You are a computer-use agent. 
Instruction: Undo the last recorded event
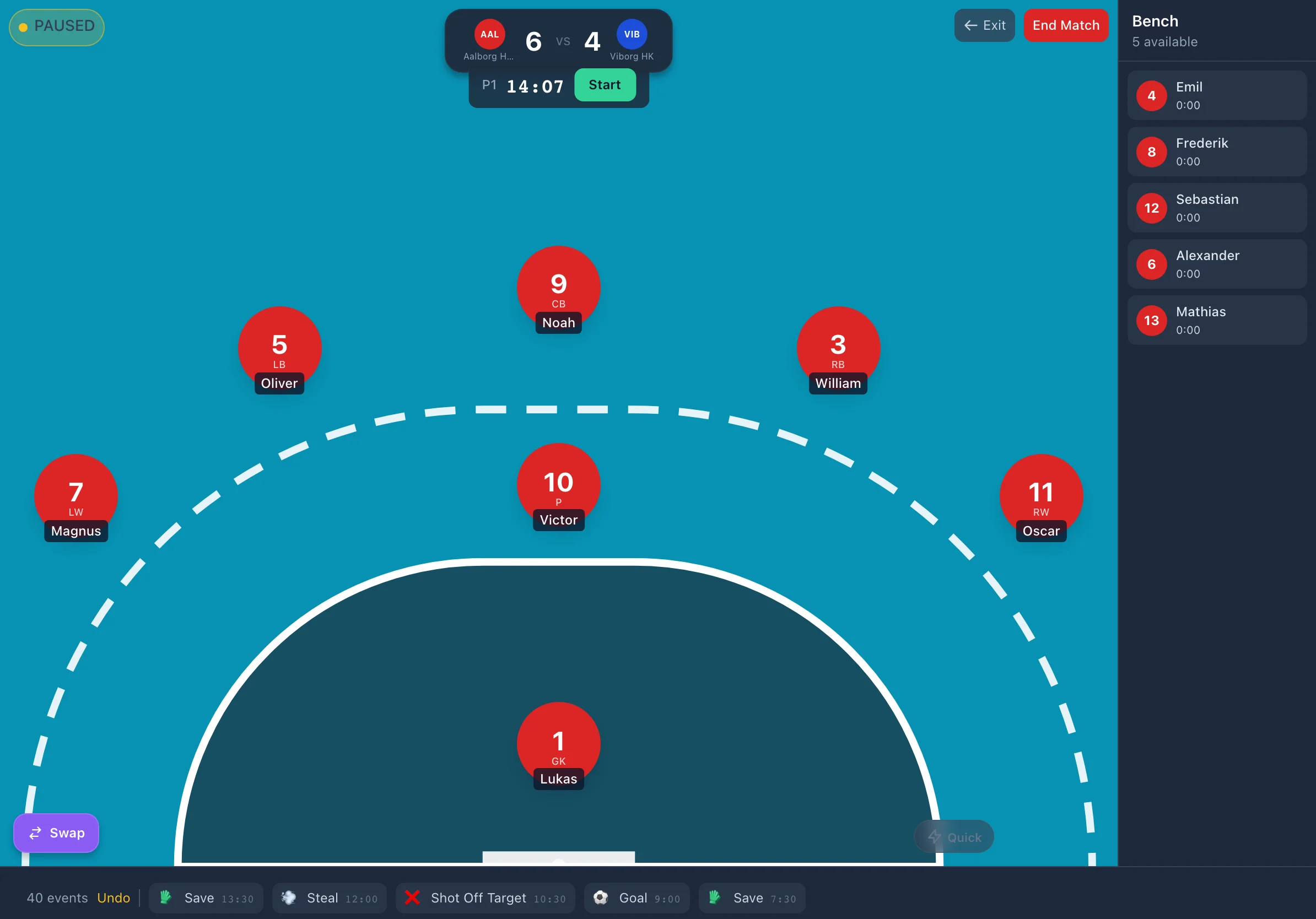[x=114, y=898]
